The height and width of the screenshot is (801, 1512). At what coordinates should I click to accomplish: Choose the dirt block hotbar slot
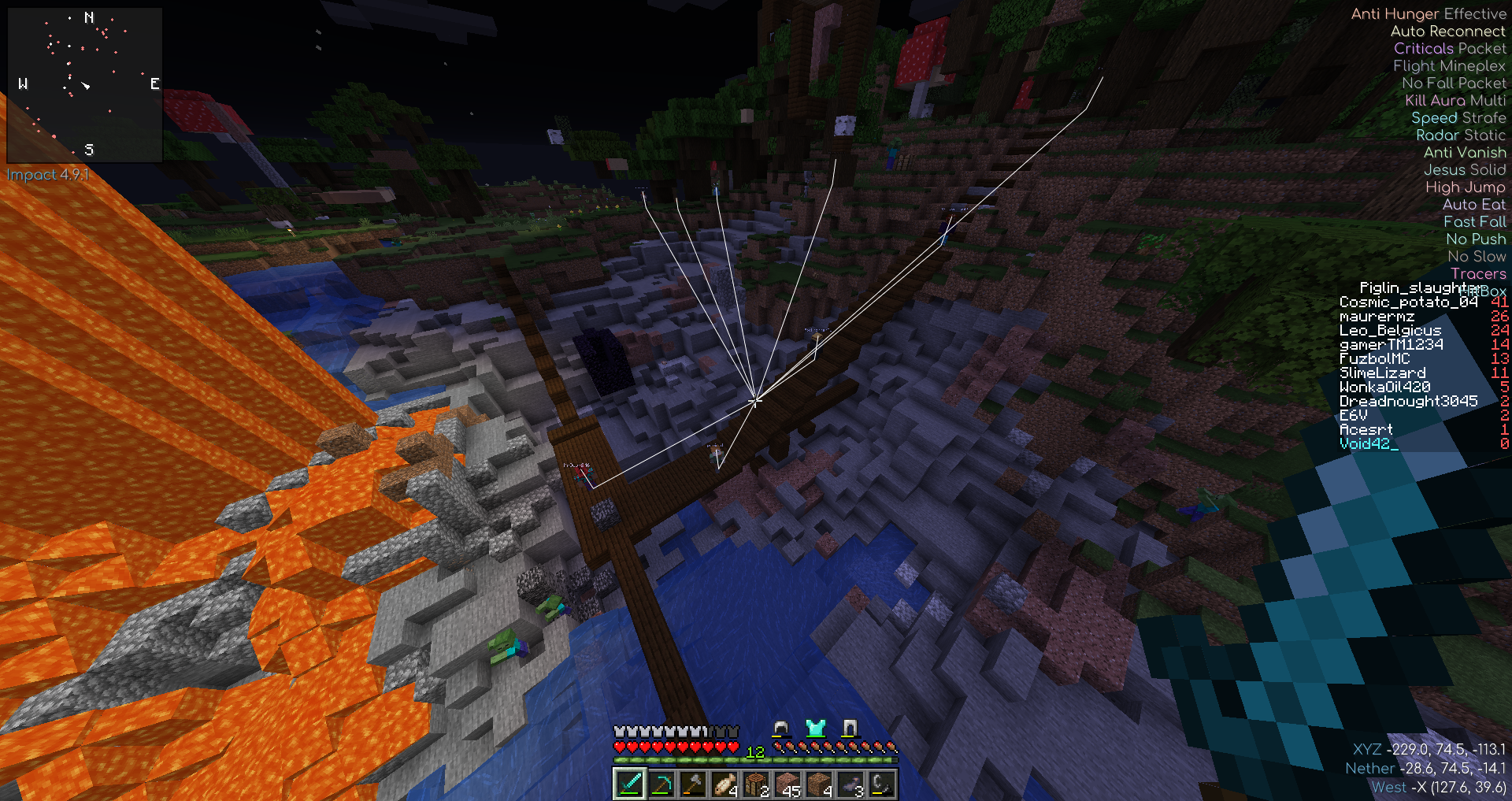click(x=818, y=784)
